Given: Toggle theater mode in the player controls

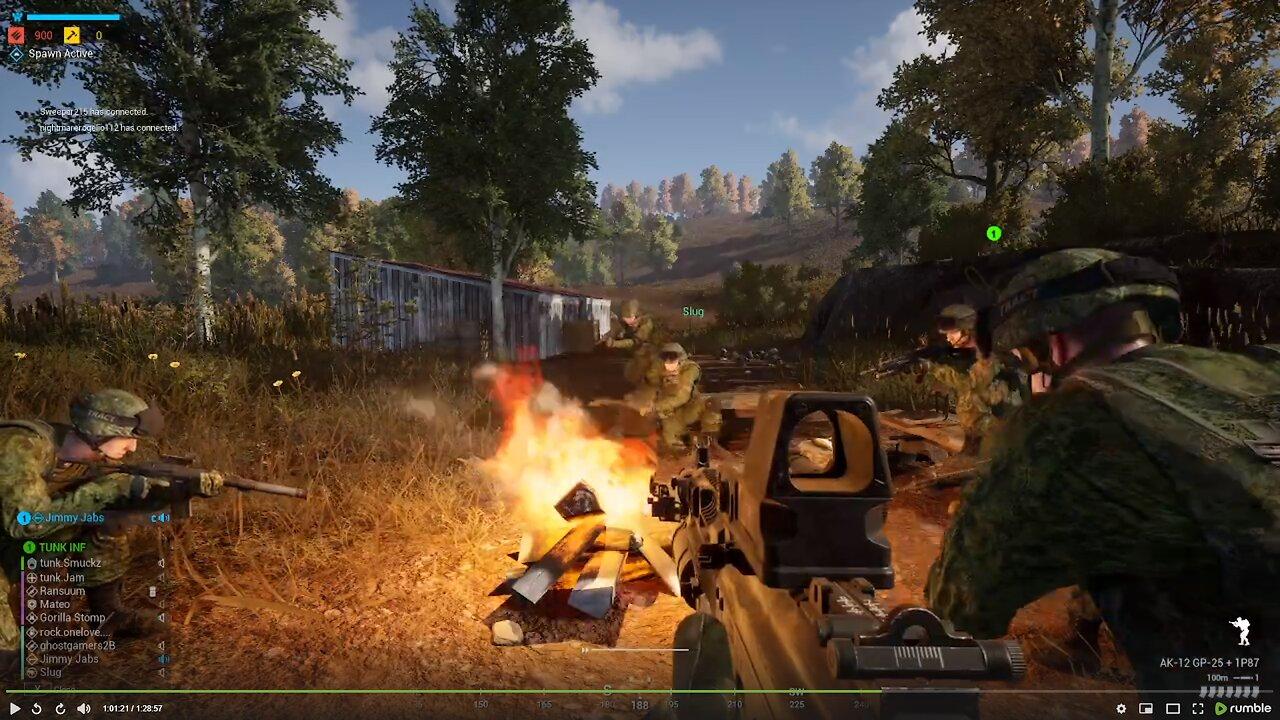Looking at the screenshot, I should [1173, 709].
